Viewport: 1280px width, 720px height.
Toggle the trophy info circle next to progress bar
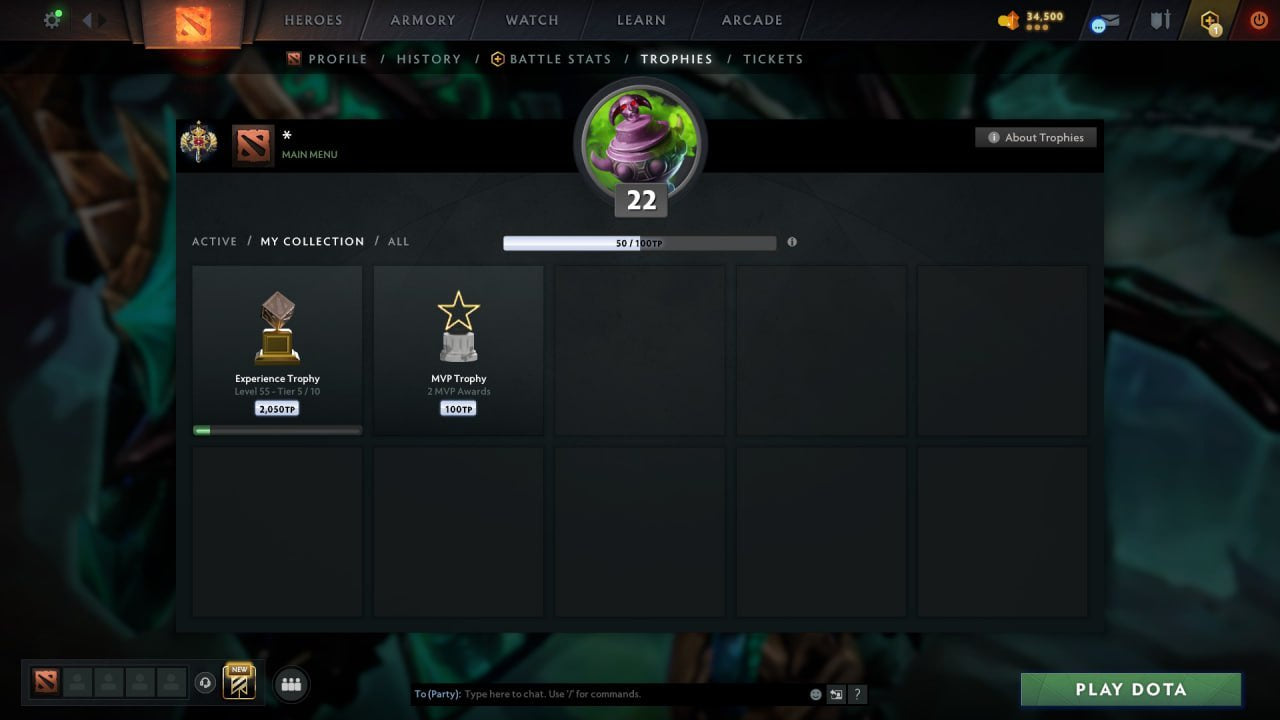click(x=792, y=242)
